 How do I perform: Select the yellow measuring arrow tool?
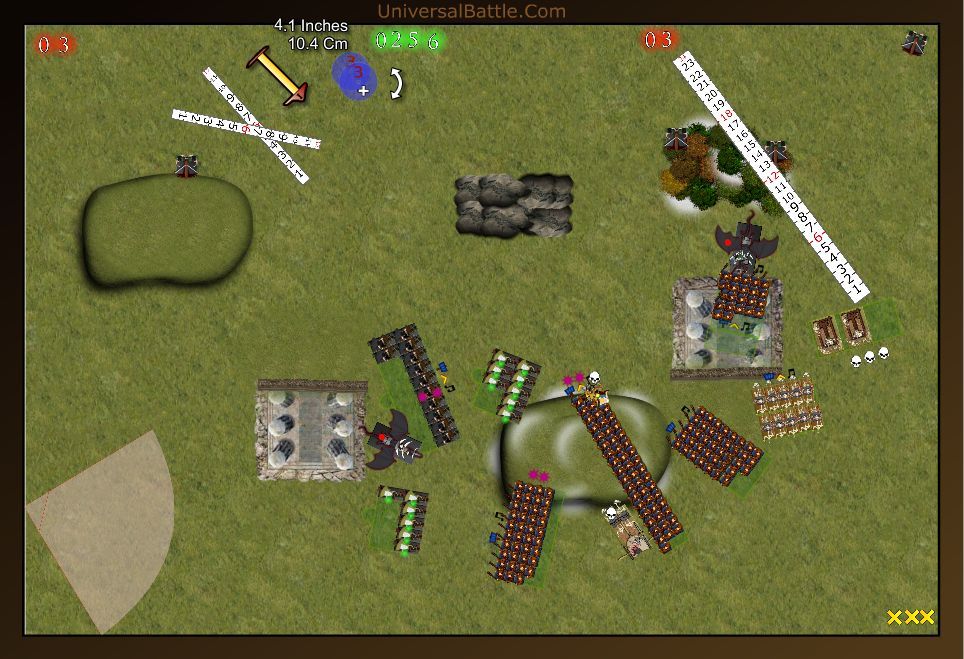coord(277,75)
